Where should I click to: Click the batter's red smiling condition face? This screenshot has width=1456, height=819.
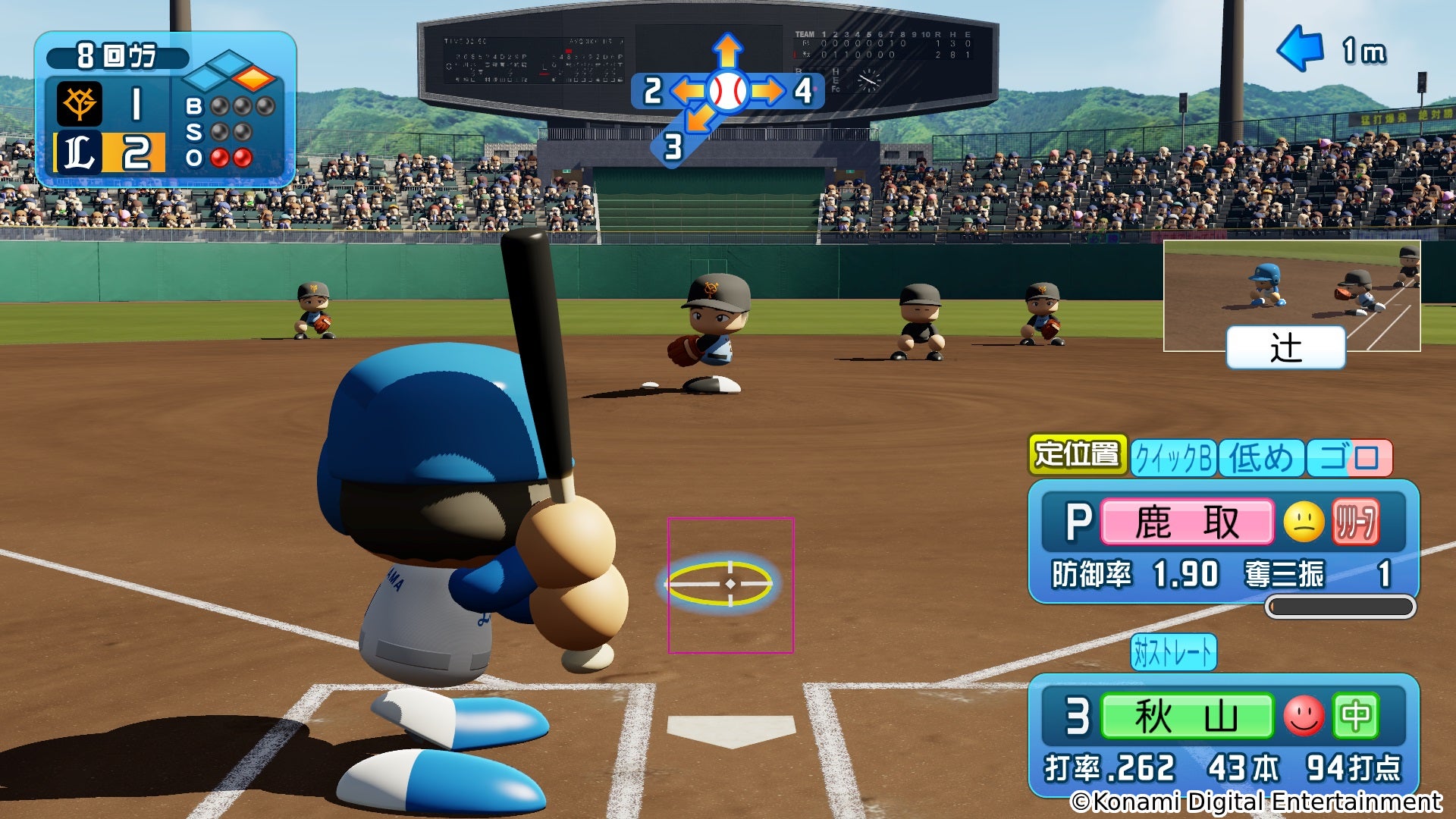coord(1304,715)
